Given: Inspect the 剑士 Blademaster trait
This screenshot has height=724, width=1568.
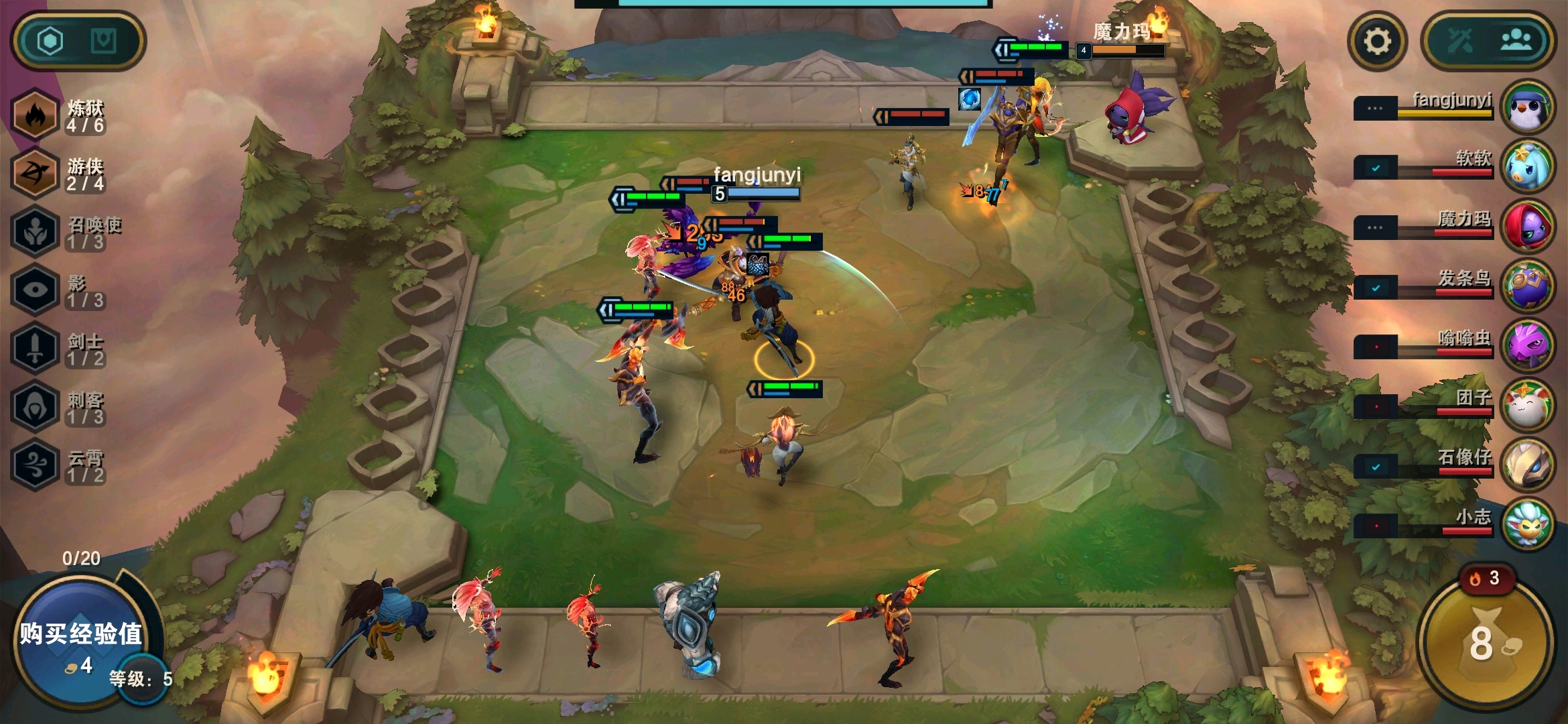Looking at the screenshot, I should (35, 348).
